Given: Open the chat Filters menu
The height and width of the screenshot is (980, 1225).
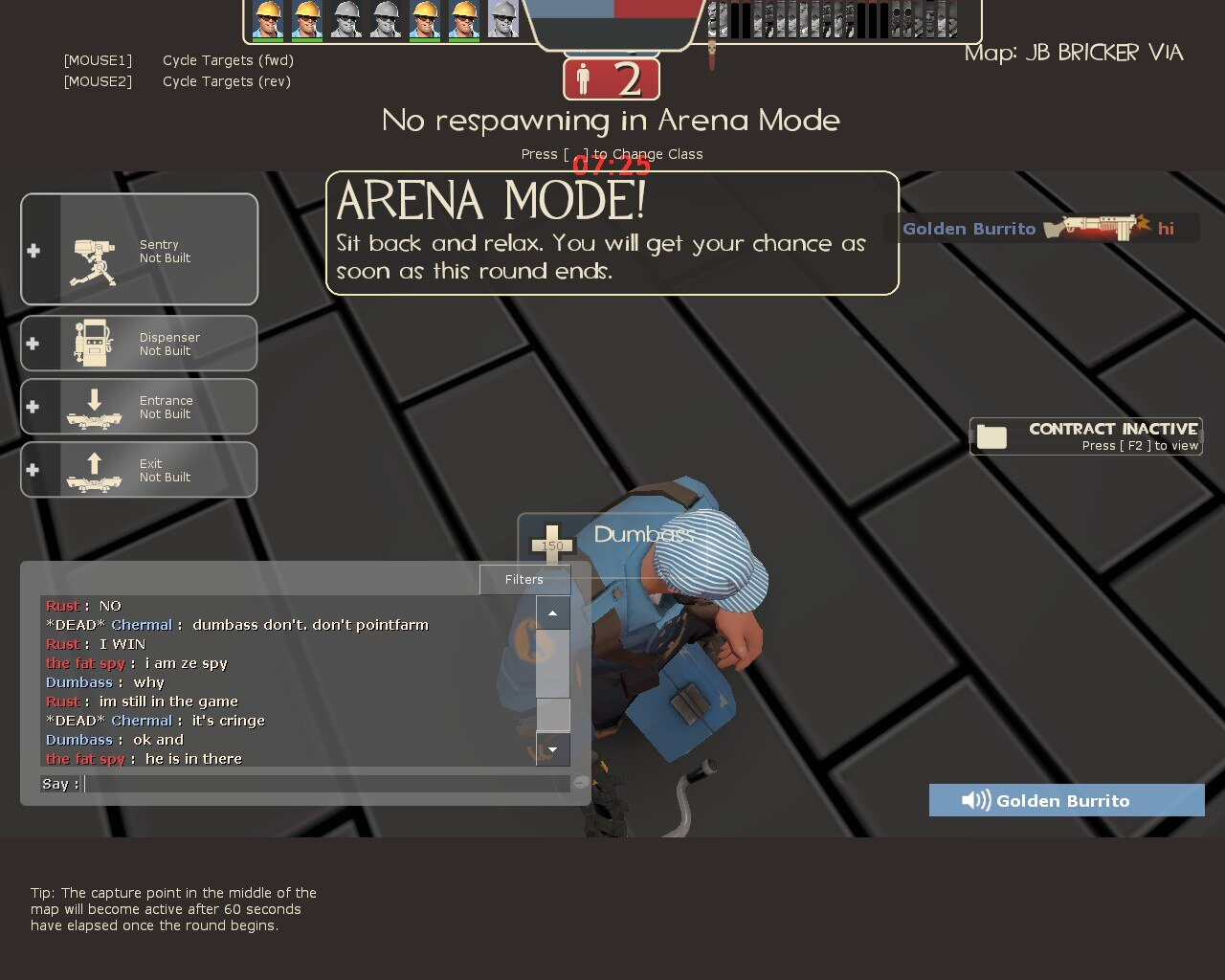Looking at the screenshot, I should point(523,579).
